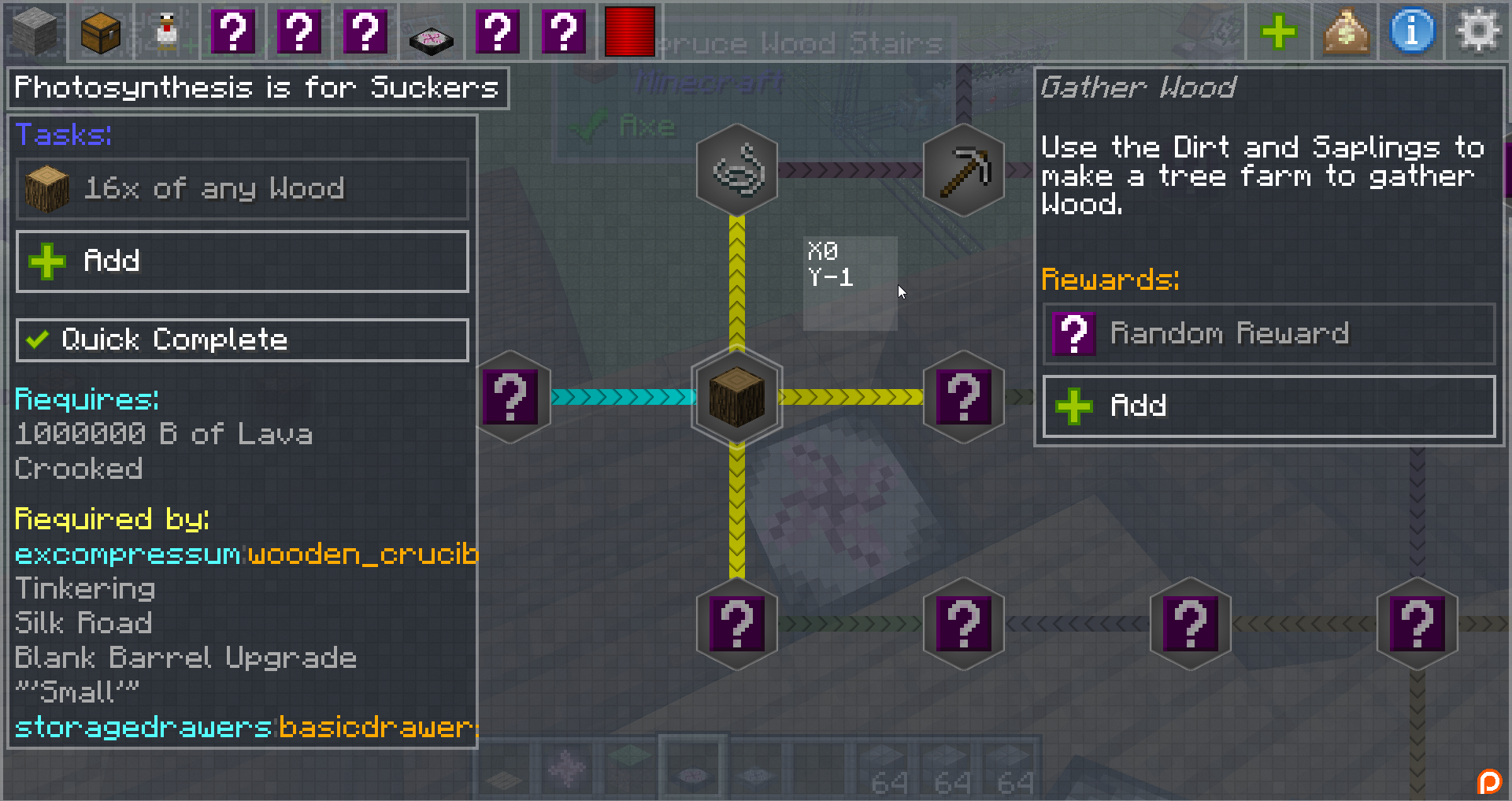Show the blue info panel

coord(1412,32)
